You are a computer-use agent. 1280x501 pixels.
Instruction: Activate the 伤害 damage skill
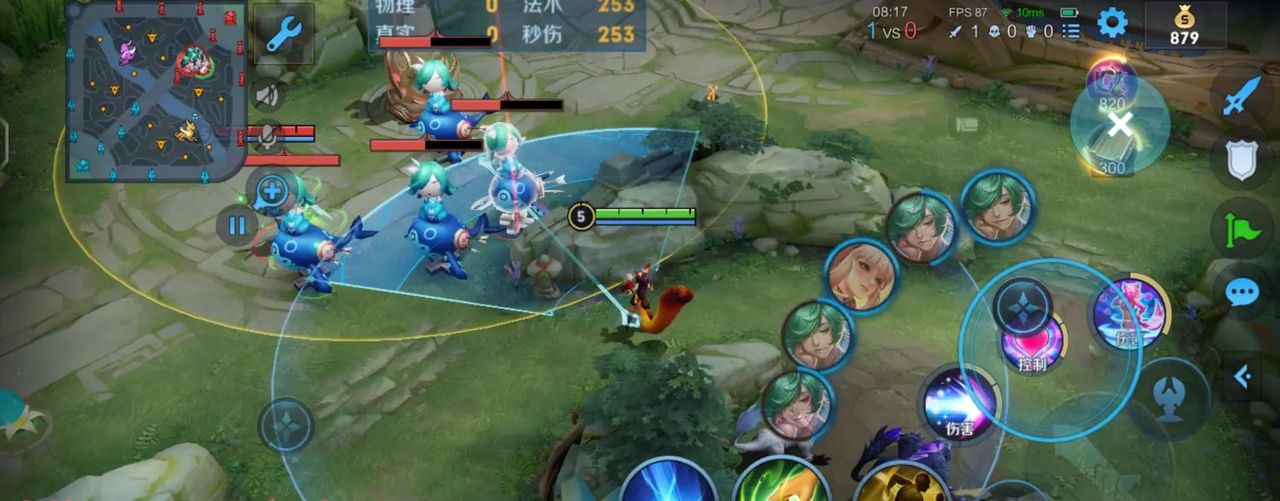[959, 405]
